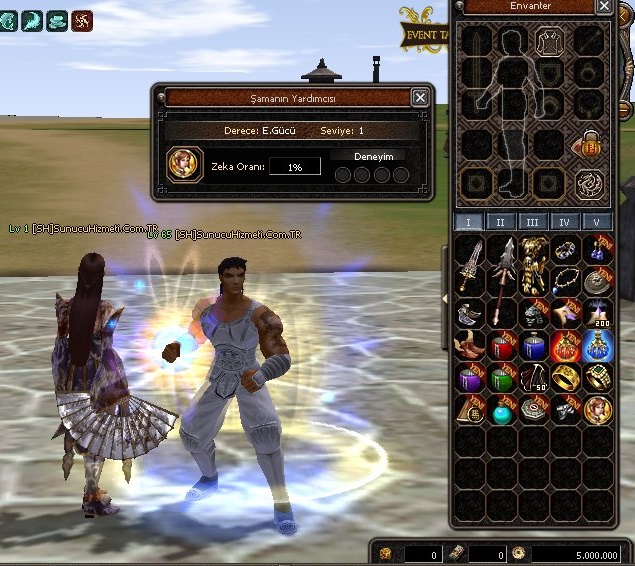Choose the red potion jar
The height and width of the screenshot is (566, 635).
(x=502, y=346)
